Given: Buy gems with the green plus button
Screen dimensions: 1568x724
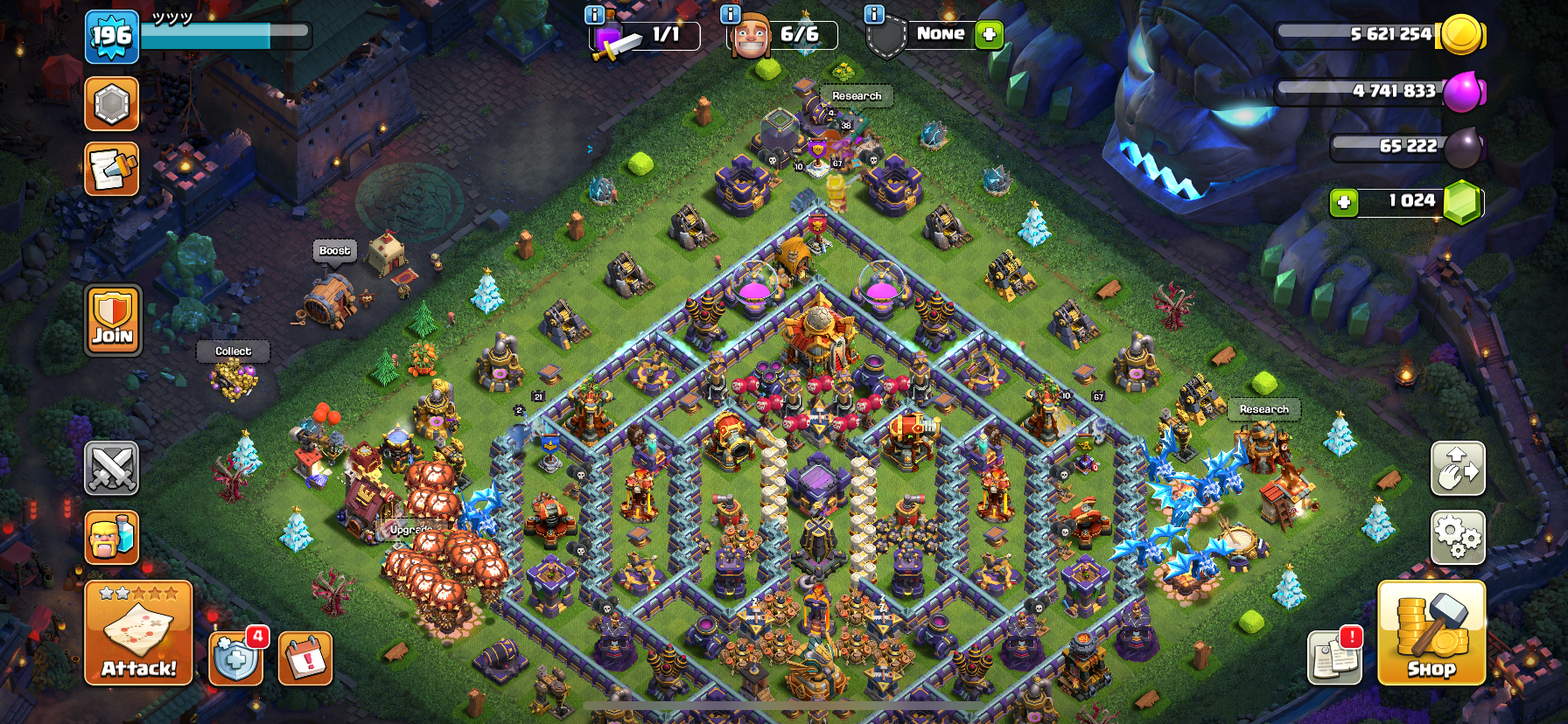Looking at the screenshot, I should (1344, 203).
